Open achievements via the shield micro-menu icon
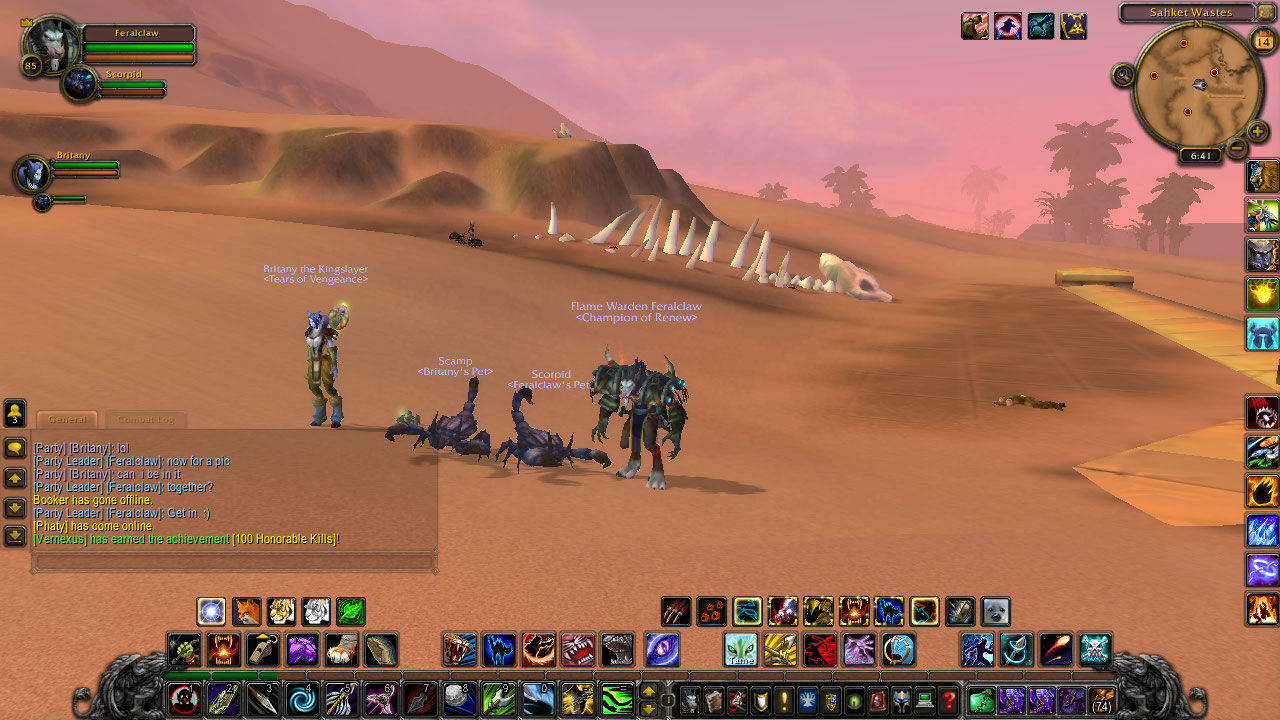 761,700
